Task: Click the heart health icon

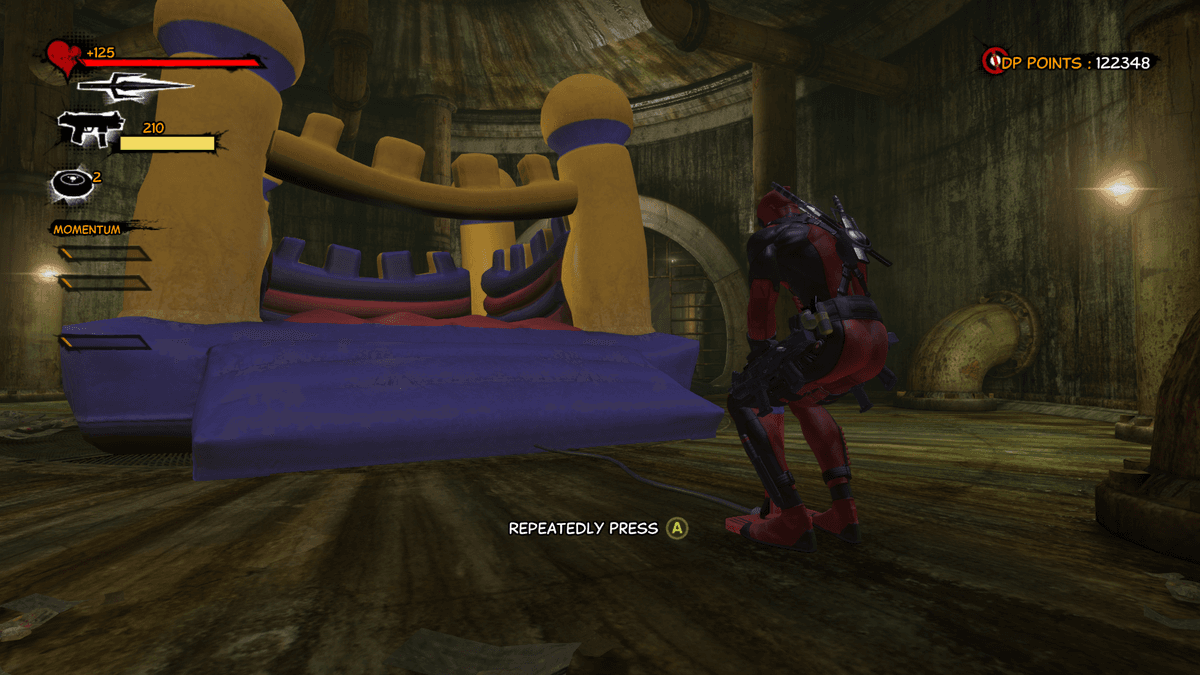Action: point(64,58)
